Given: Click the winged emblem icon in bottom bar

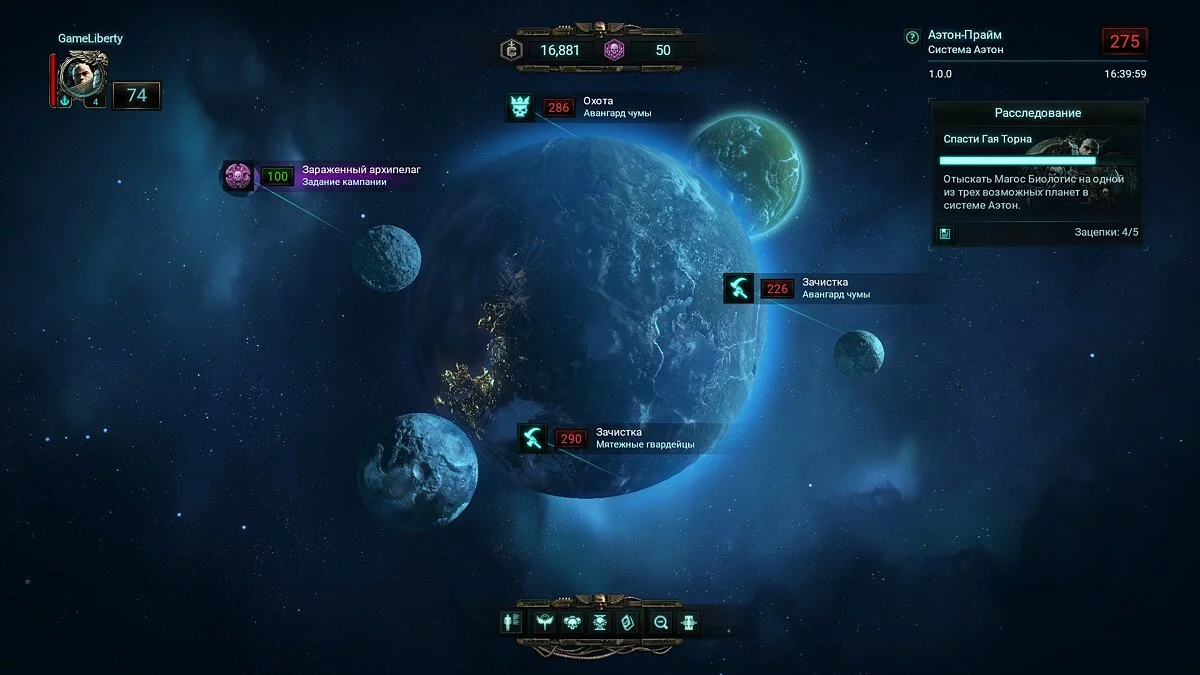Looking at the screenshot, I should pyautogui.click(x=545, y=622).
